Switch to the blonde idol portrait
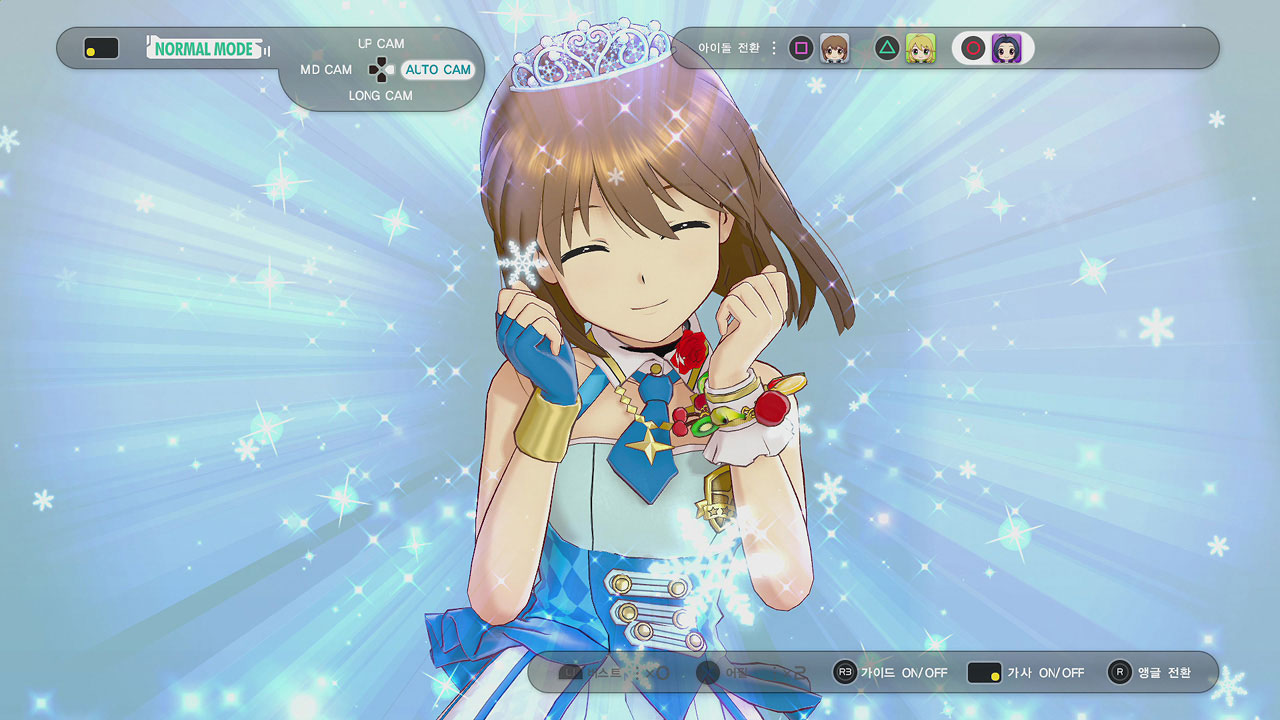 [x=920, y=48]
